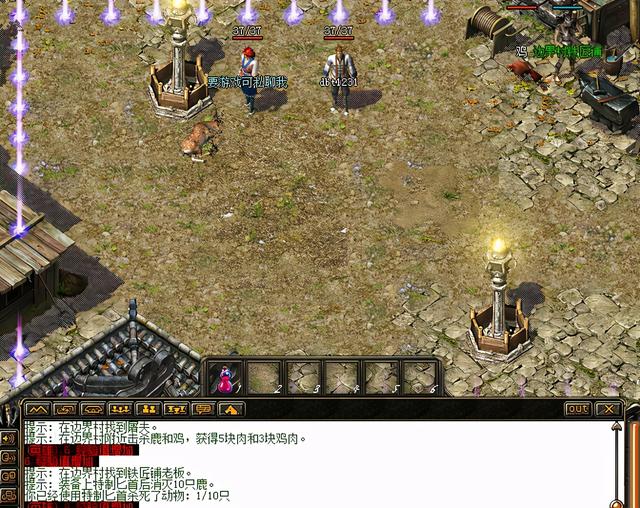This screenshot has height=508, width=640.
Task: Use the red potion in belt slot 1
Action: pyautogui.click(x=227, y=377)
